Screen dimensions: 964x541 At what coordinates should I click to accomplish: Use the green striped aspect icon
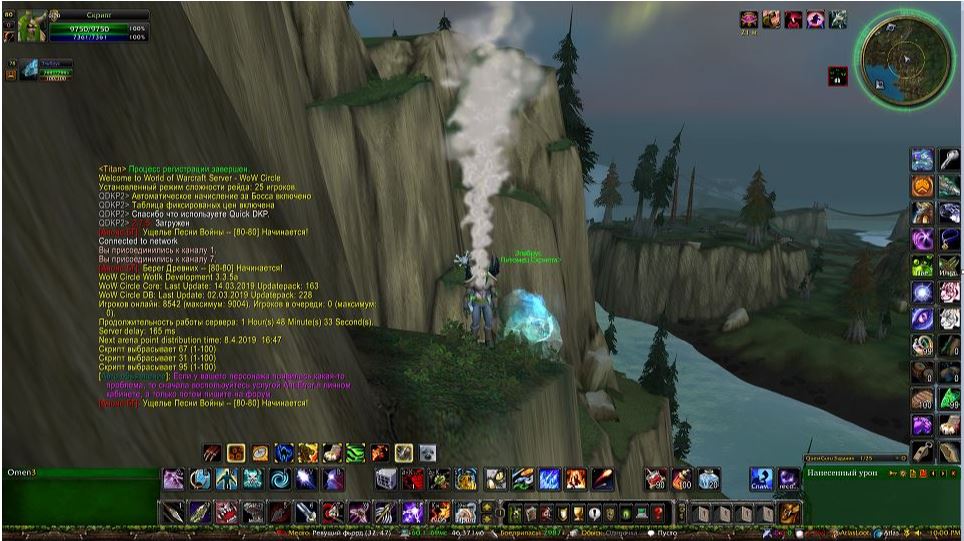coord(355,453)
